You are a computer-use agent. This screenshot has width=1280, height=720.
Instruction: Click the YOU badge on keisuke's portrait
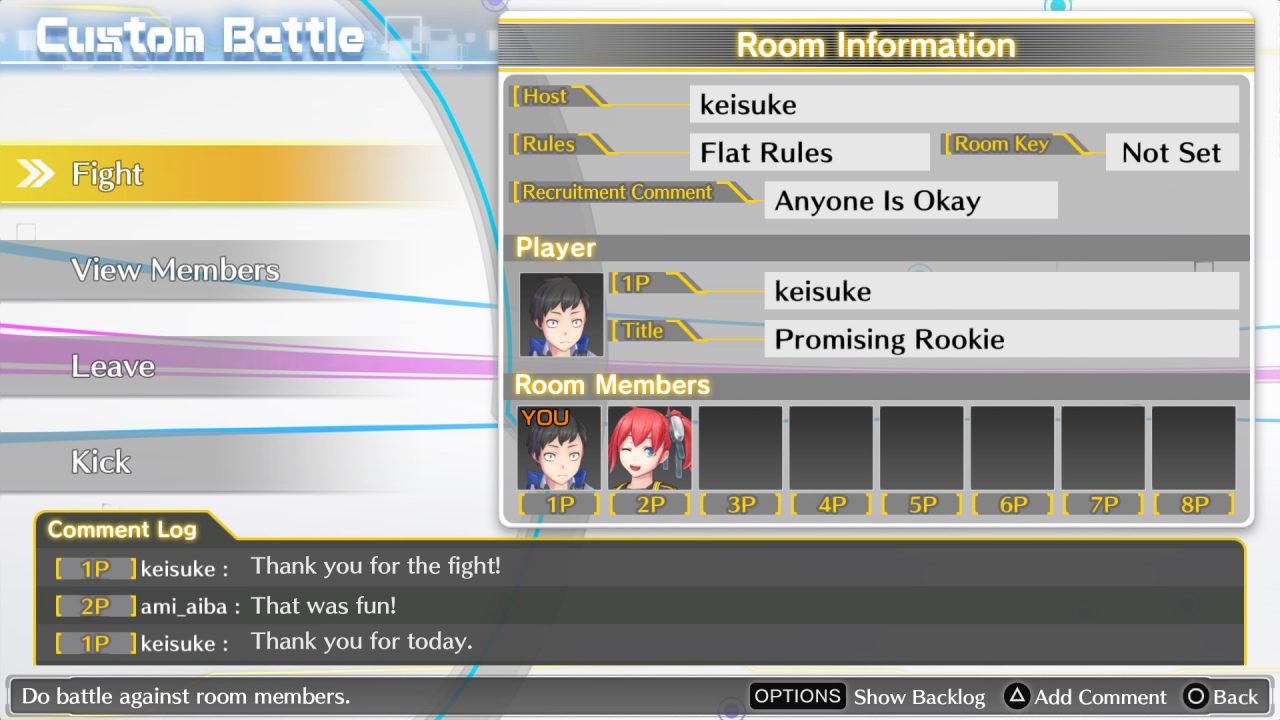[x=545, y=417]
